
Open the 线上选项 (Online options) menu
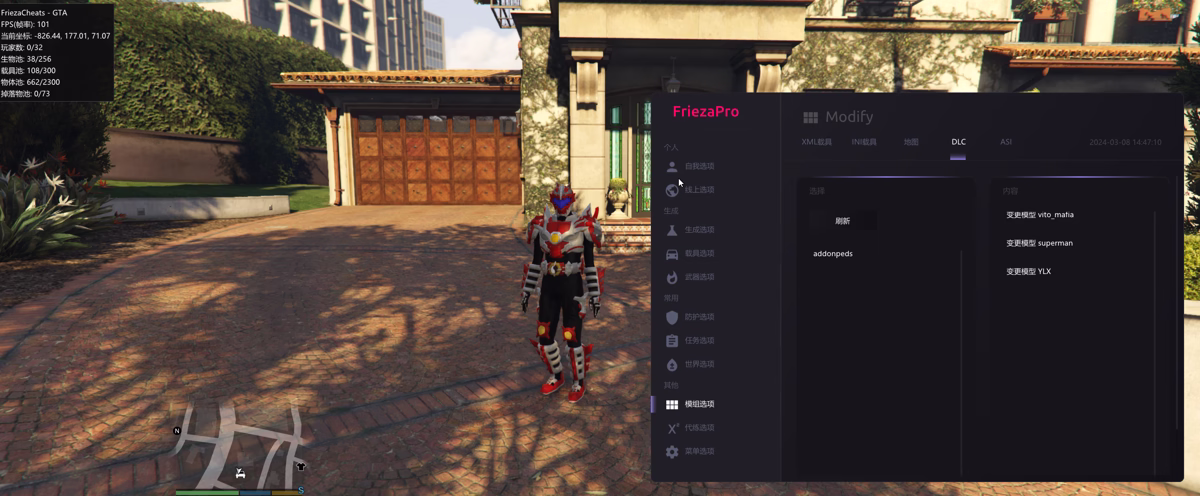pos(699,190)
